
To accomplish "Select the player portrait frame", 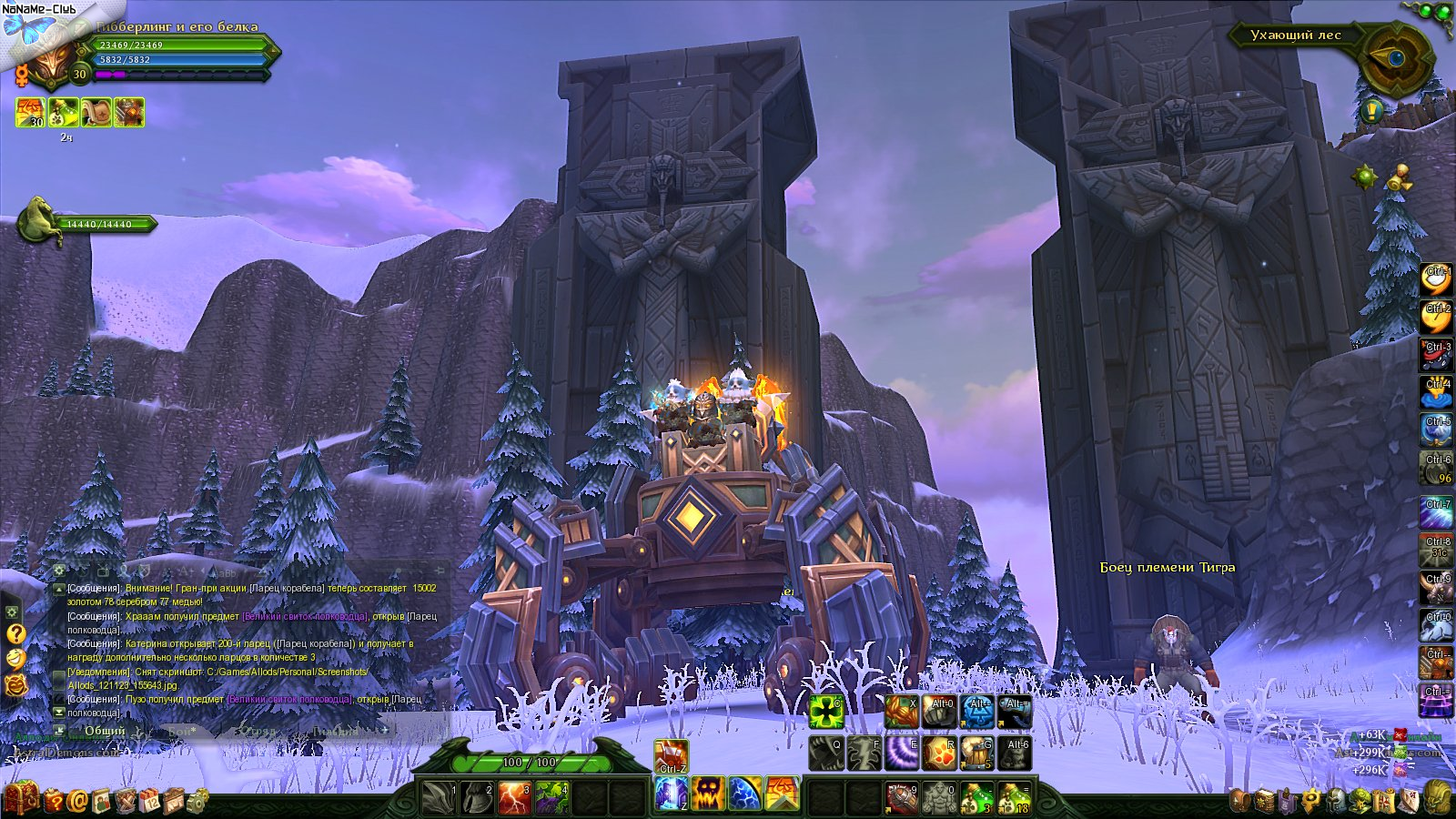I will (50, 62).
